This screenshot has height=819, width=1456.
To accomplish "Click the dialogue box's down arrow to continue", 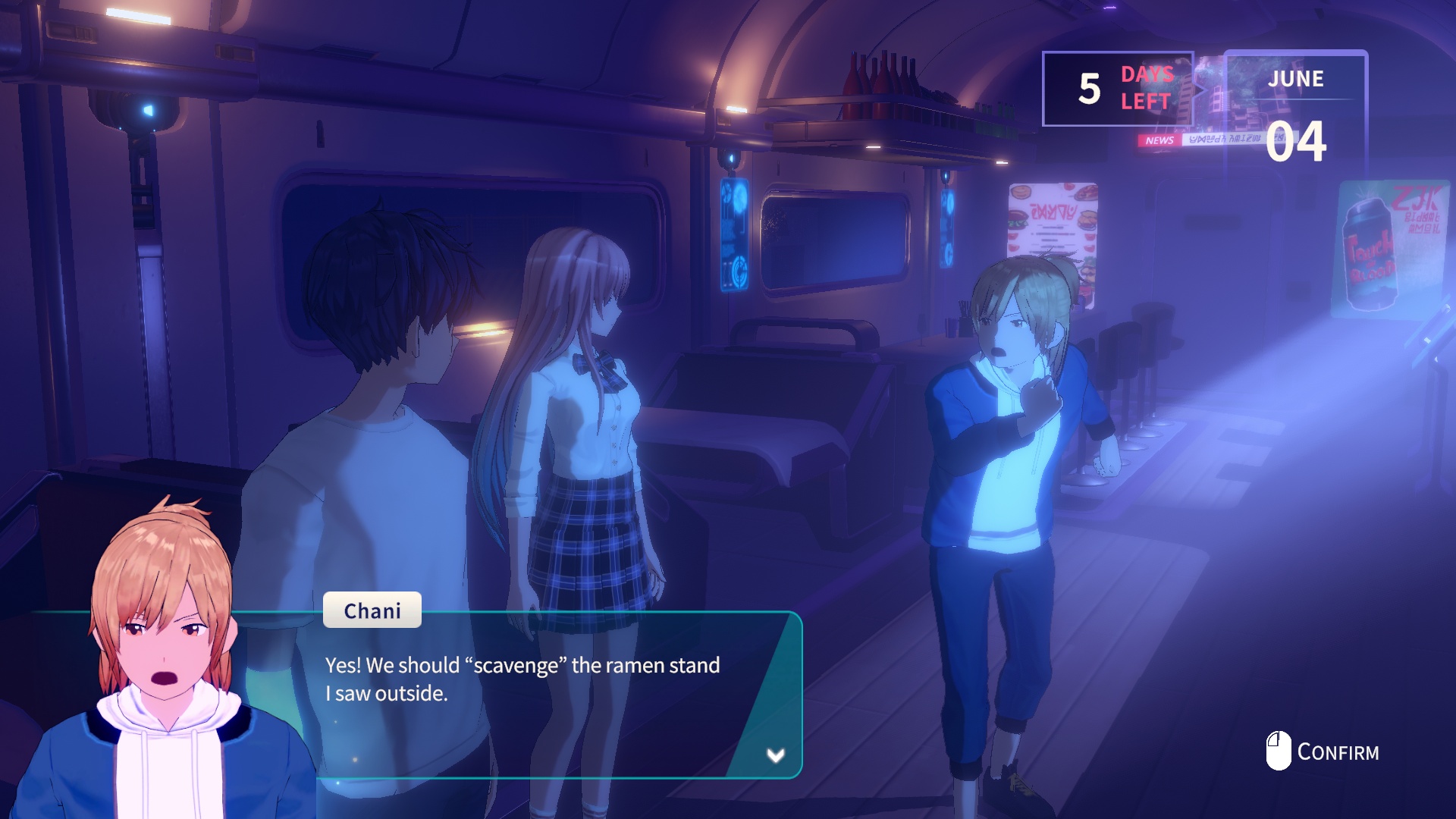I will (x=775, y=755).
